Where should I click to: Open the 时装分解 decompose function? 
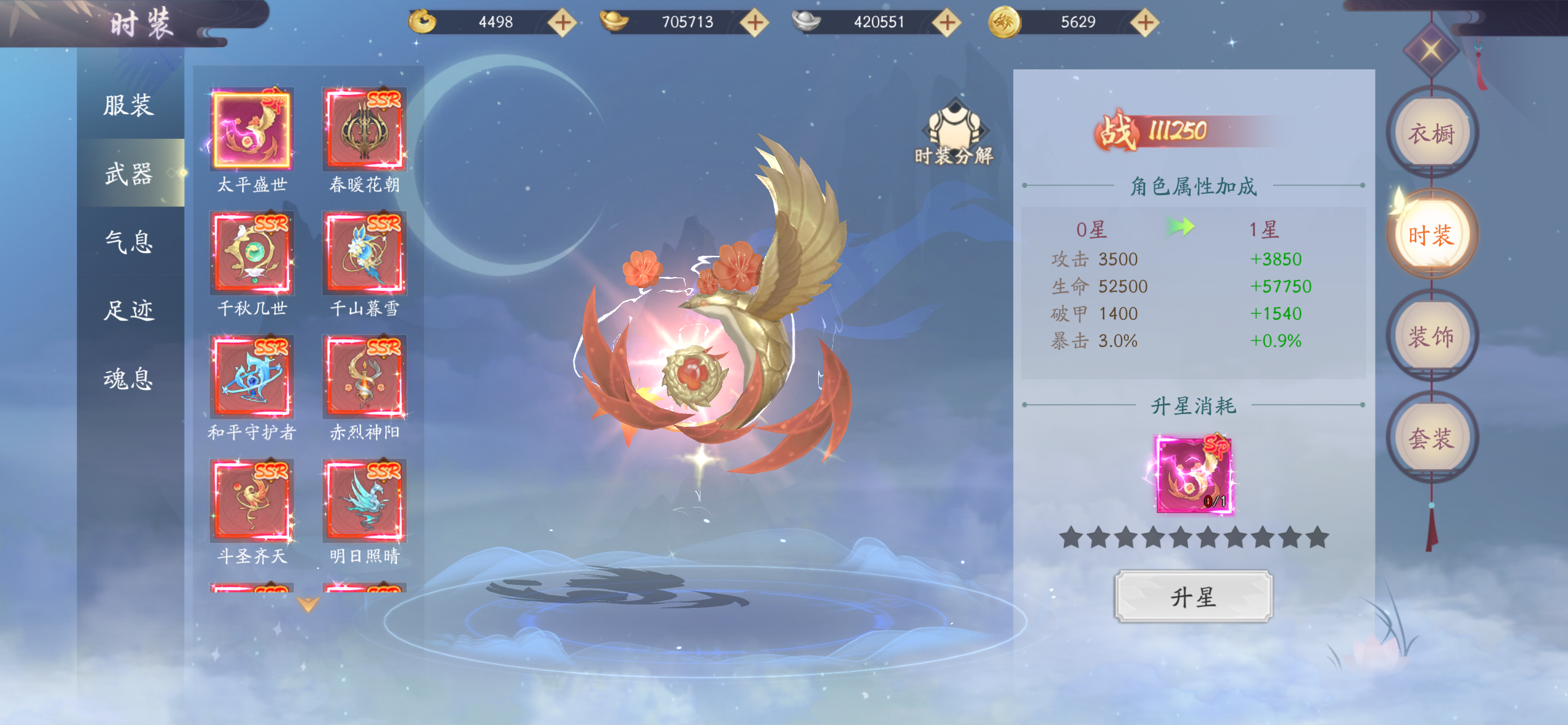click(954, 134)
